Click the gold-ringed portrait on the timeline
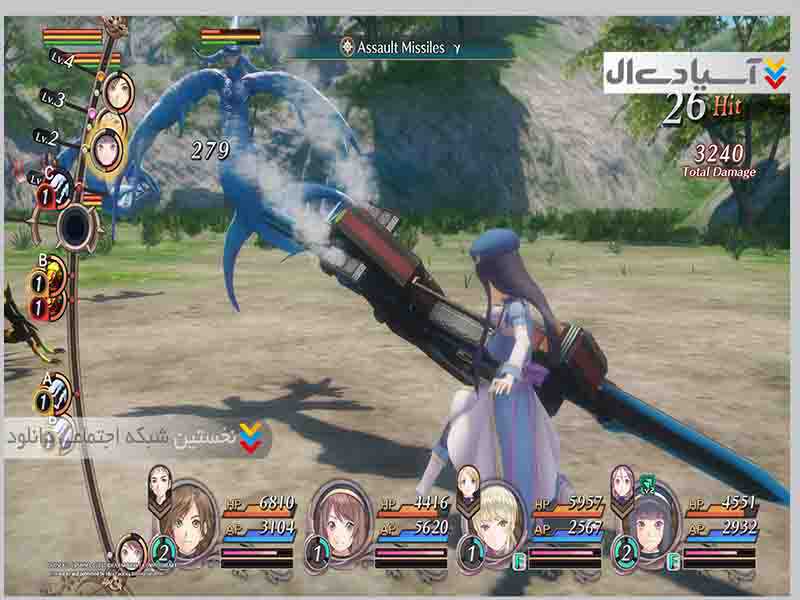800x600 pixels. (x=108, y=147)
